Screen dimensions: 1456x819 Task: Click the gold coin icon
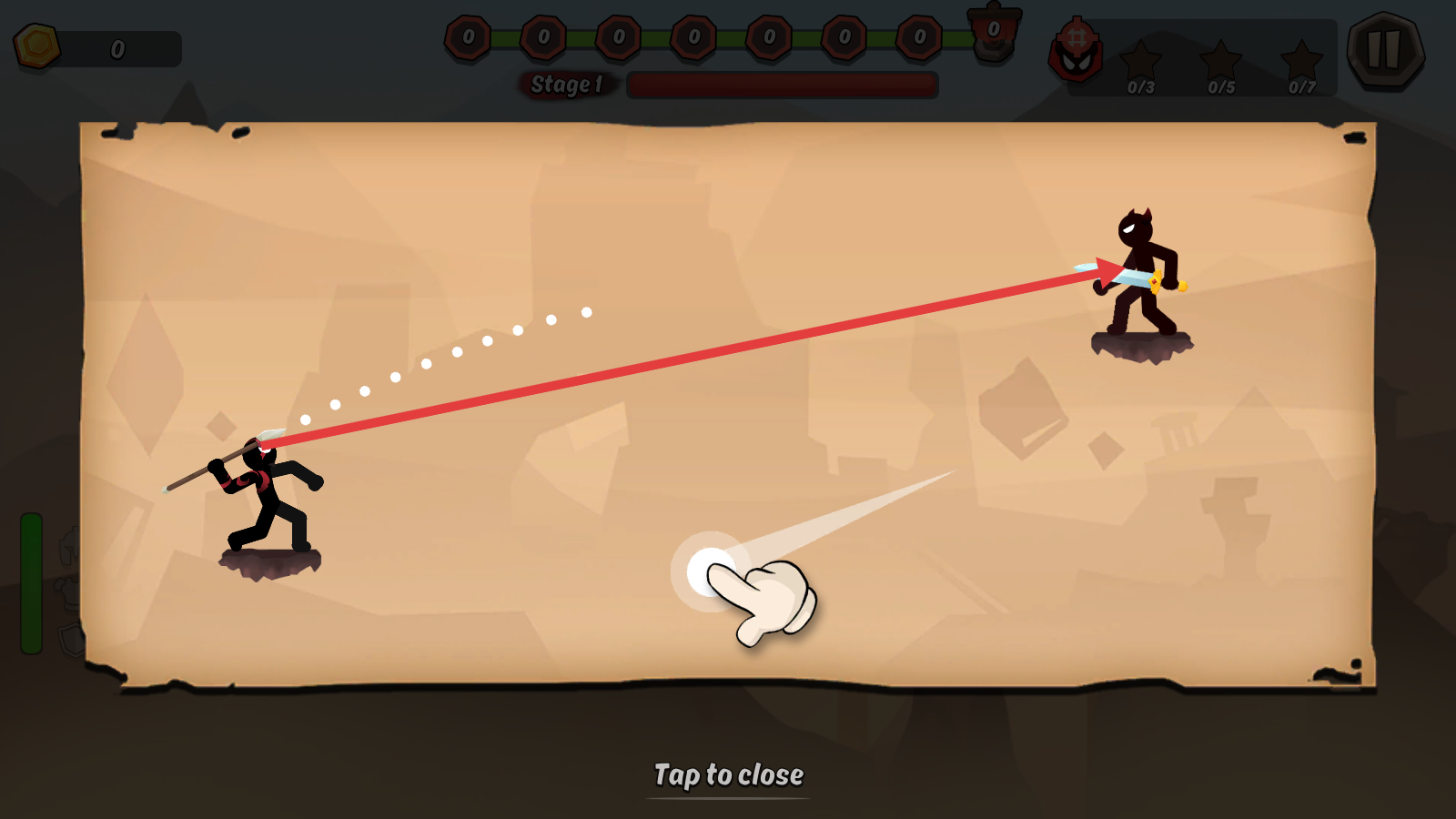(x=36, y=45)
